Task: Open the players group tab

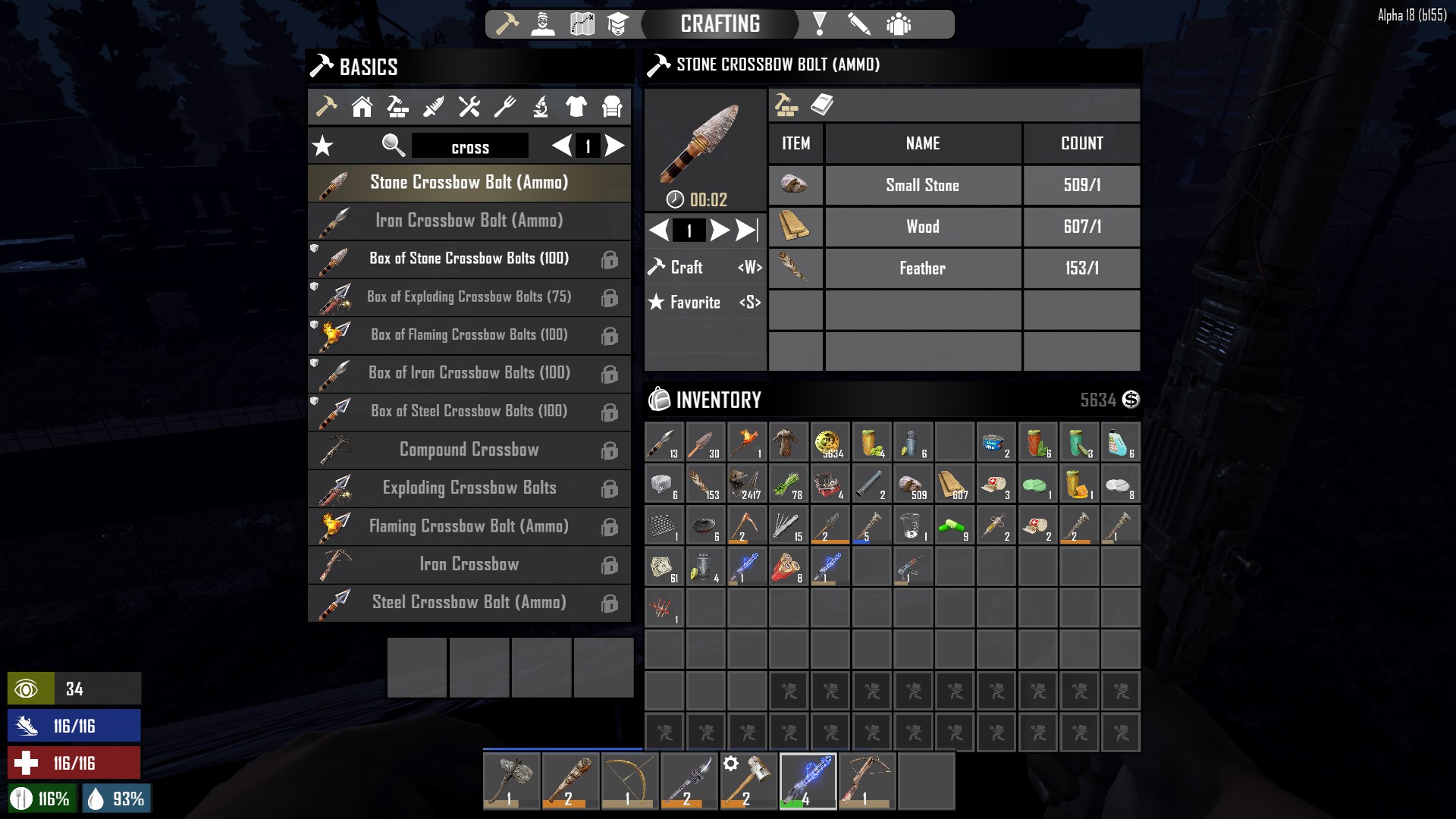Action: (x=899, y=24)
